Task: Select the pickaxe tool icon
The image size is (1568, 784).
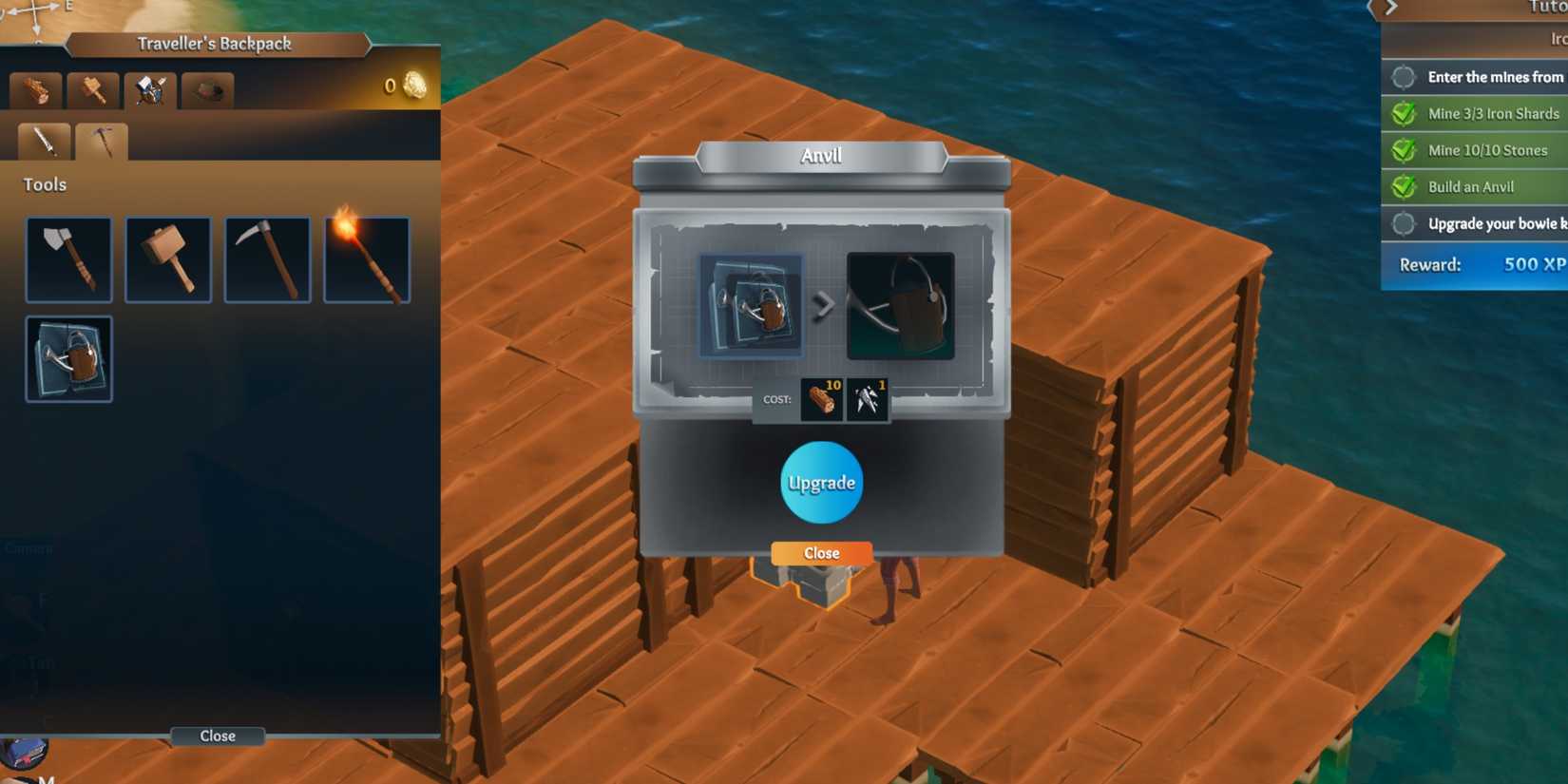Action: click(267, 258)
